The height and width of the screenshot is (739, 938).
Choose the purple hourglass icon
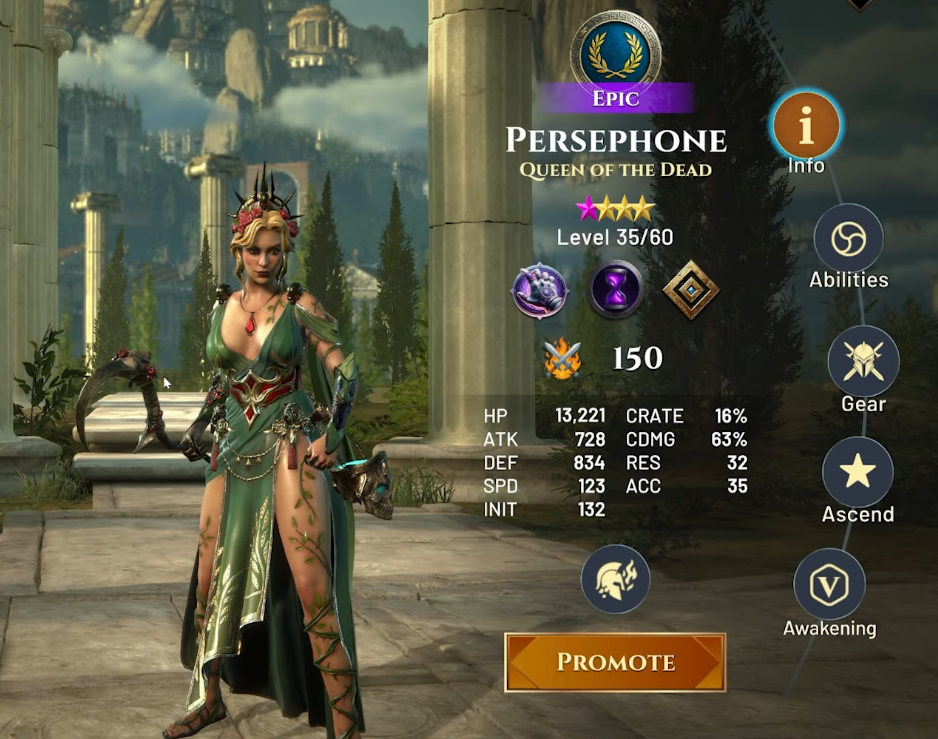tap(615, 292)
